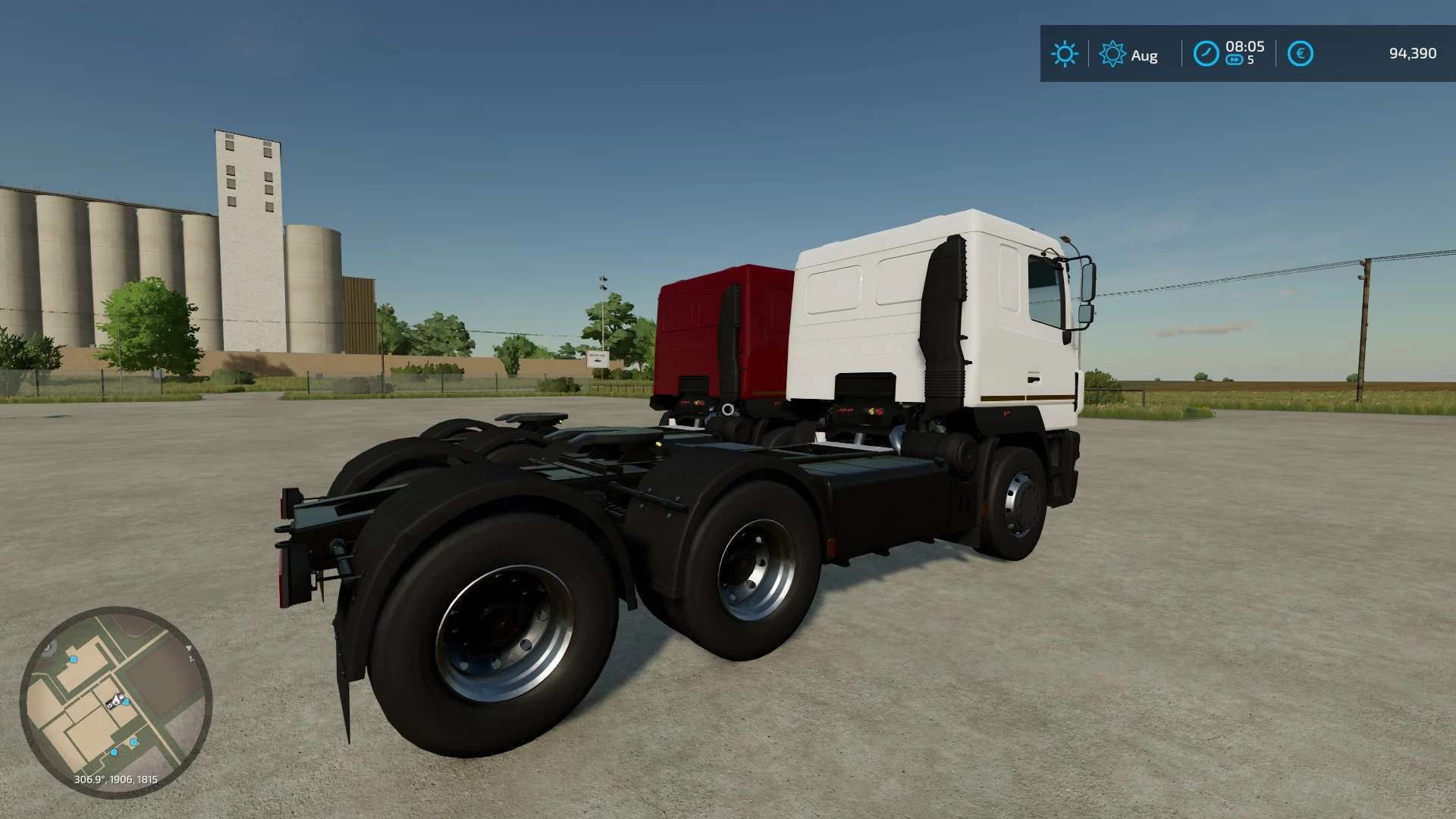The image size is (1456, 819).
Task: Click the euro coin icon near the balance
Action: pos(1301,52)
